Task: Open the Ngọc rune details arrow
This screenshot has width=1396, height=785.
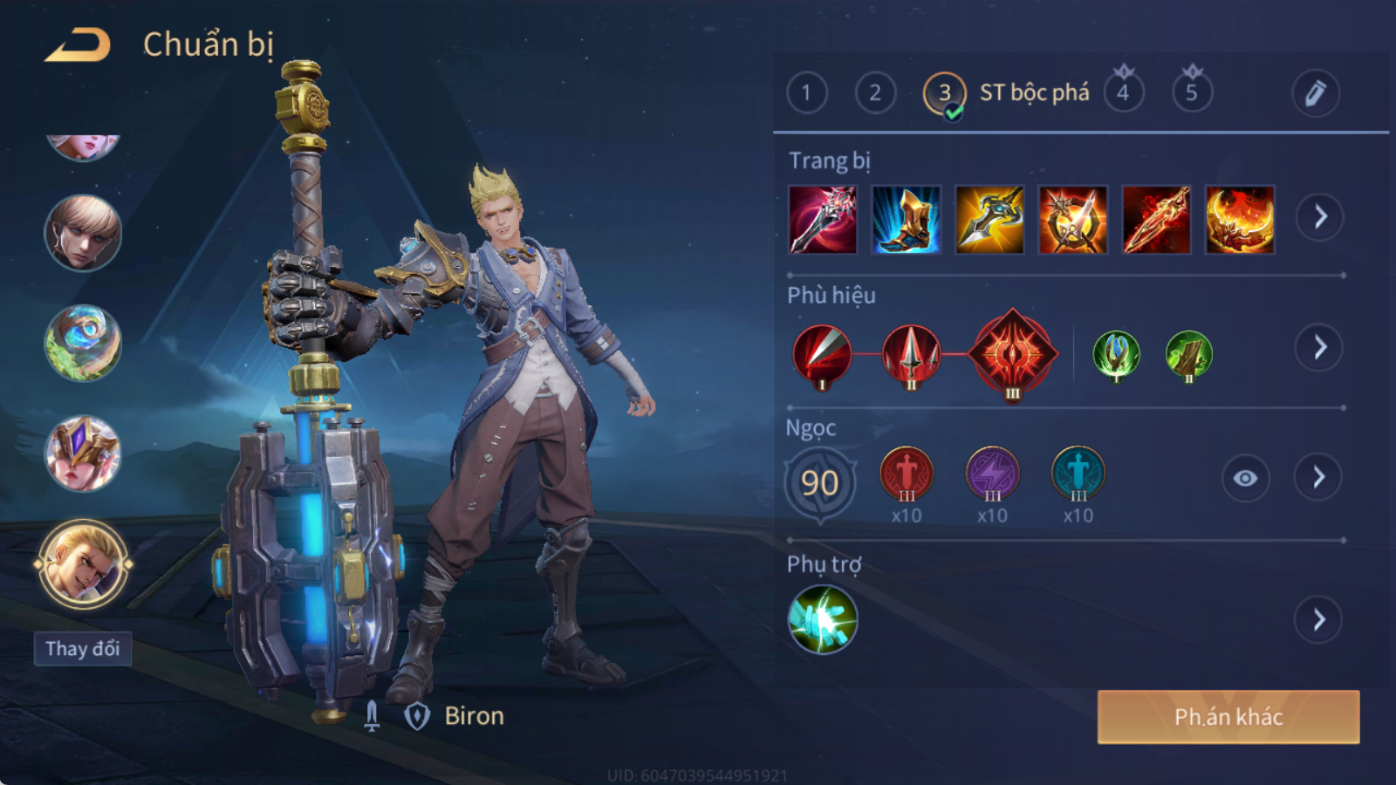Action: [1318, 478]
